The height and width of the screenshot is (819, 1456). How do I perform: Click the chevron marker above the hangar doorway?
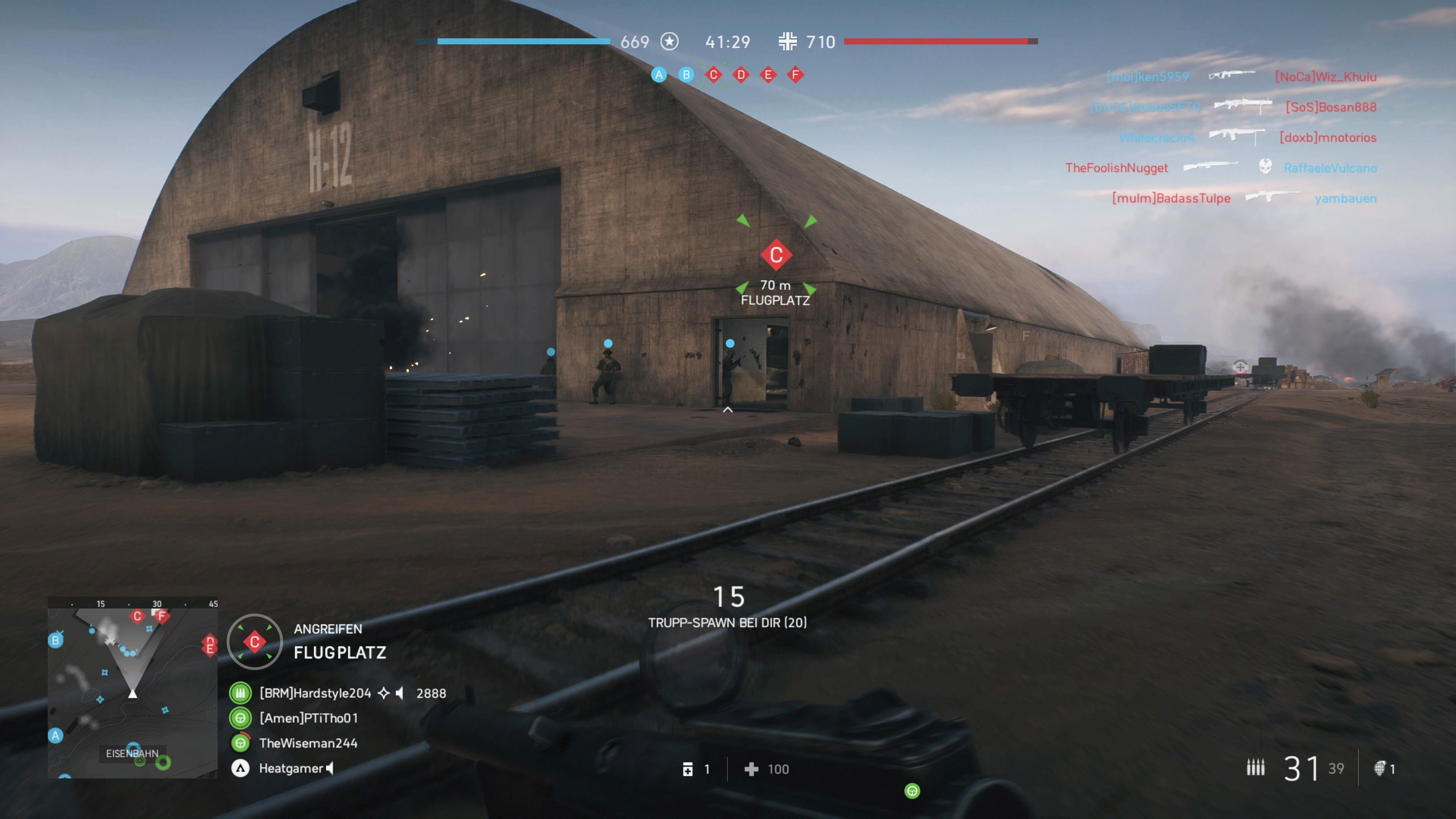click(728, 410)
